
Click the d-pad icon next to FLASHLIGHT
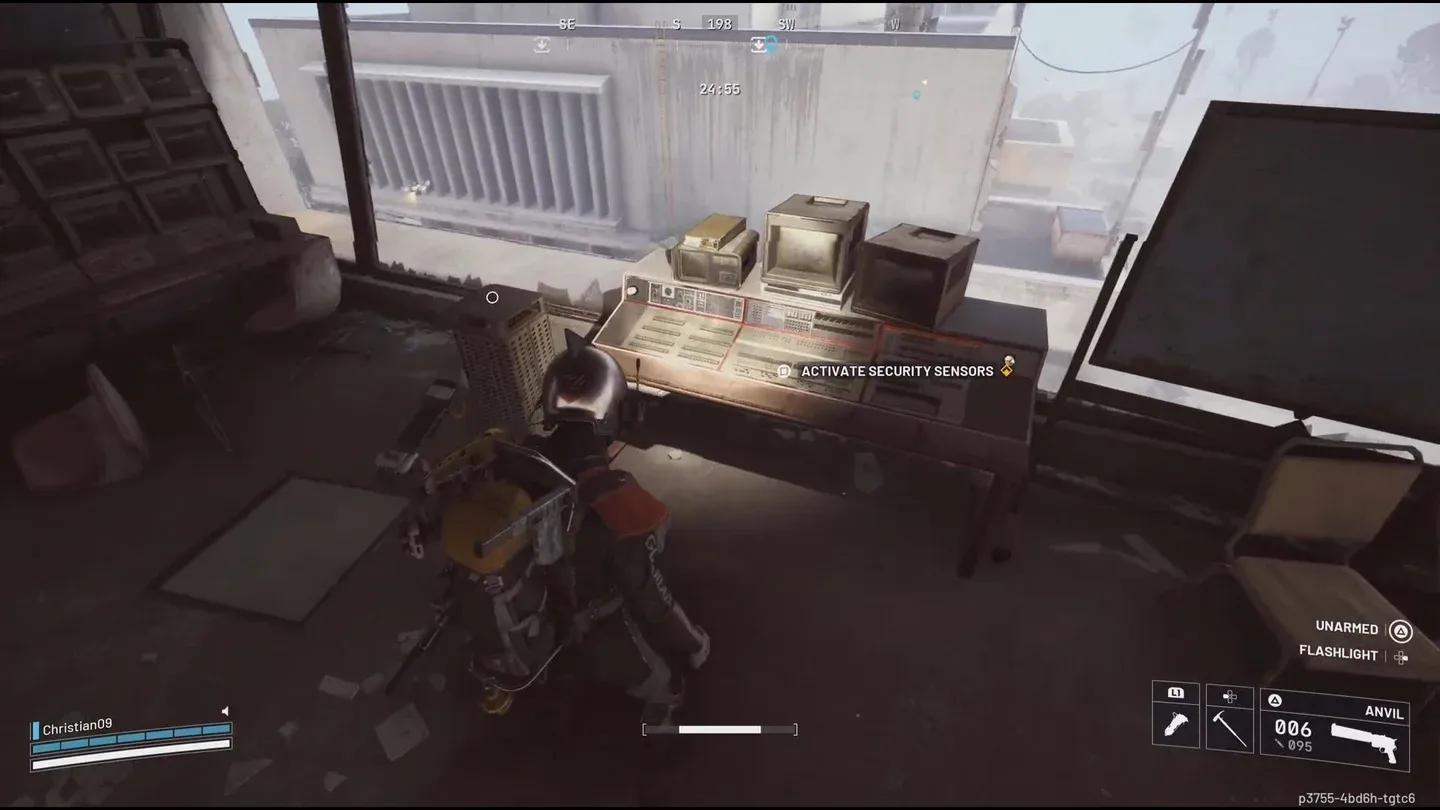click(x=1400, y=655)
